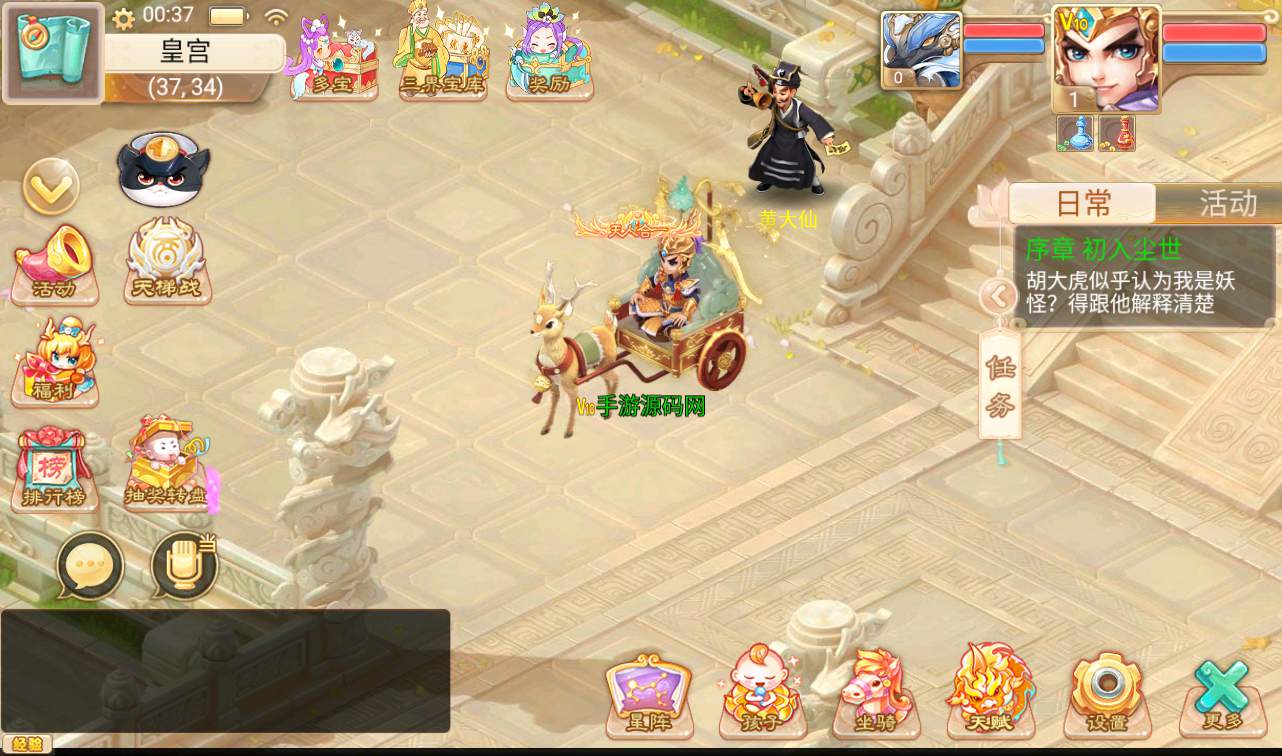Screen dimensions: 1282x756
Task: Open the 多宝 treasure event
Action: pyautogui.click(x=333, y=59)
